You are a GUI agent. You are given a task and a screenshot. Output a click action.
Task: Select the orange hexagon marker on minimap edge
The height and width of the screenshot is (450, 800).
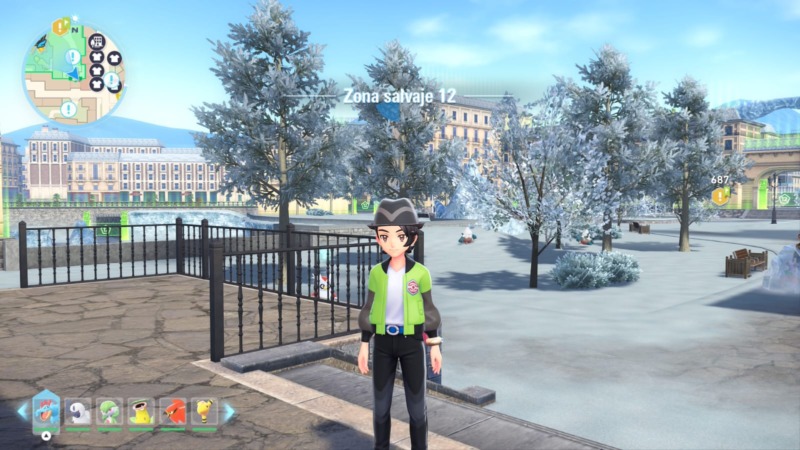point(61,26)
